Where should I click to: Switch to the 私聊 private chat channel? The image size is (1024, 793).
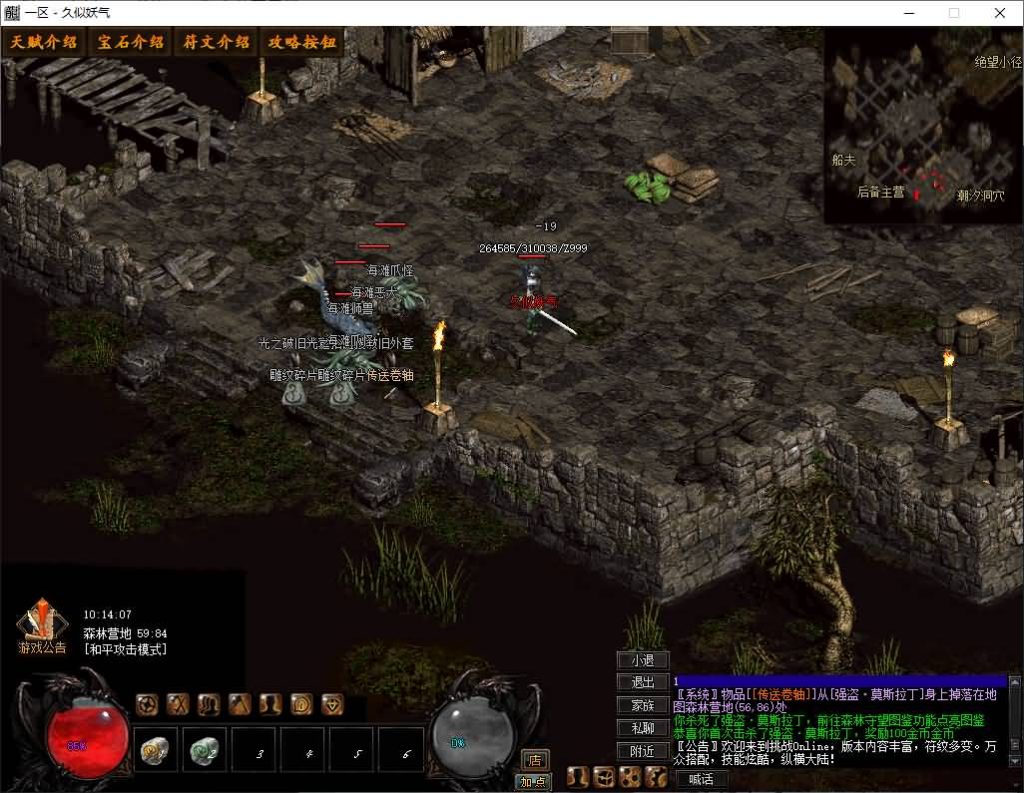(643, 728)
